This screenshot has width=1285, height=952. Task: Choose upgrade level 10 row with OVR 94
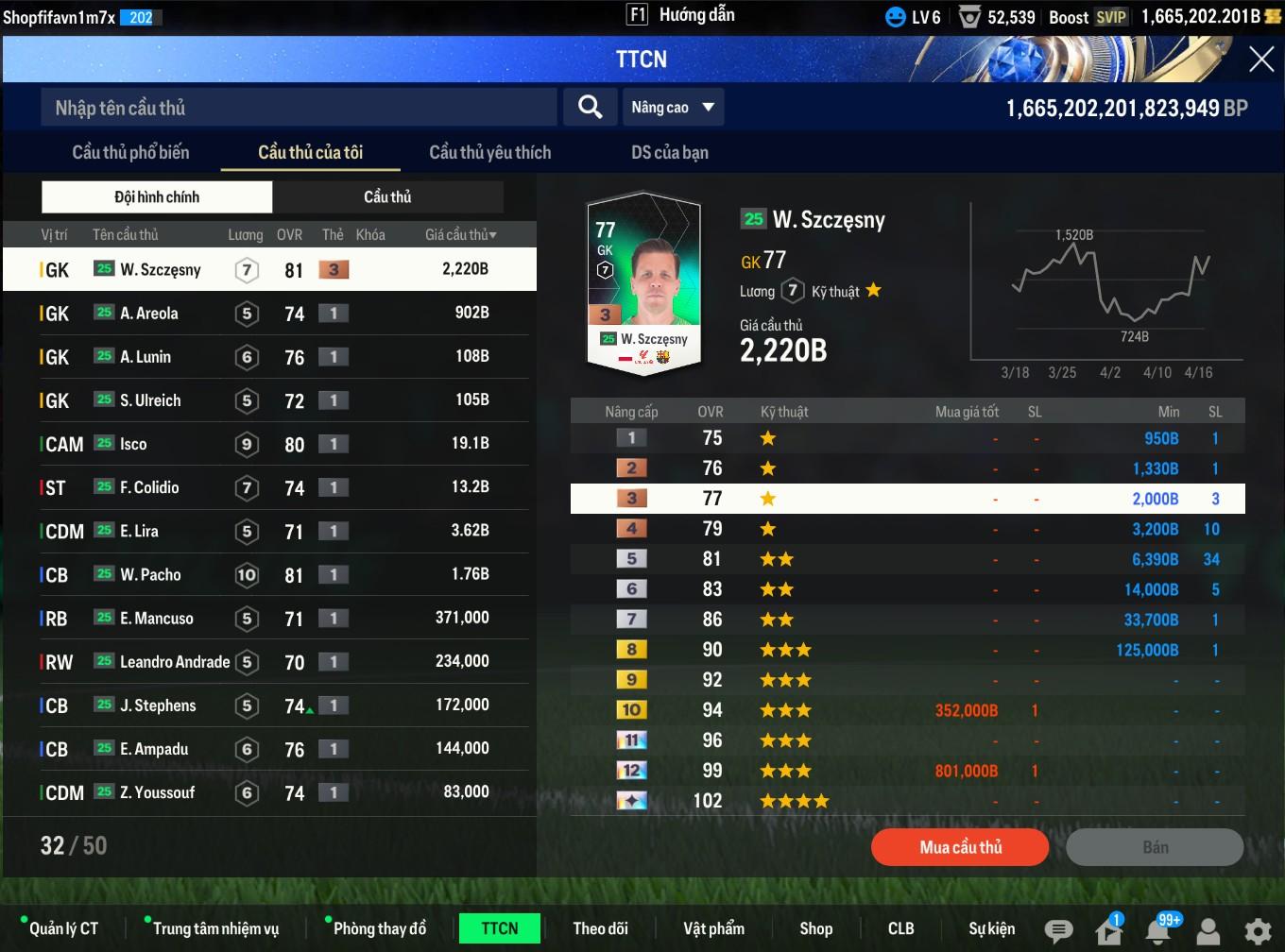click(x=907, y=710)
